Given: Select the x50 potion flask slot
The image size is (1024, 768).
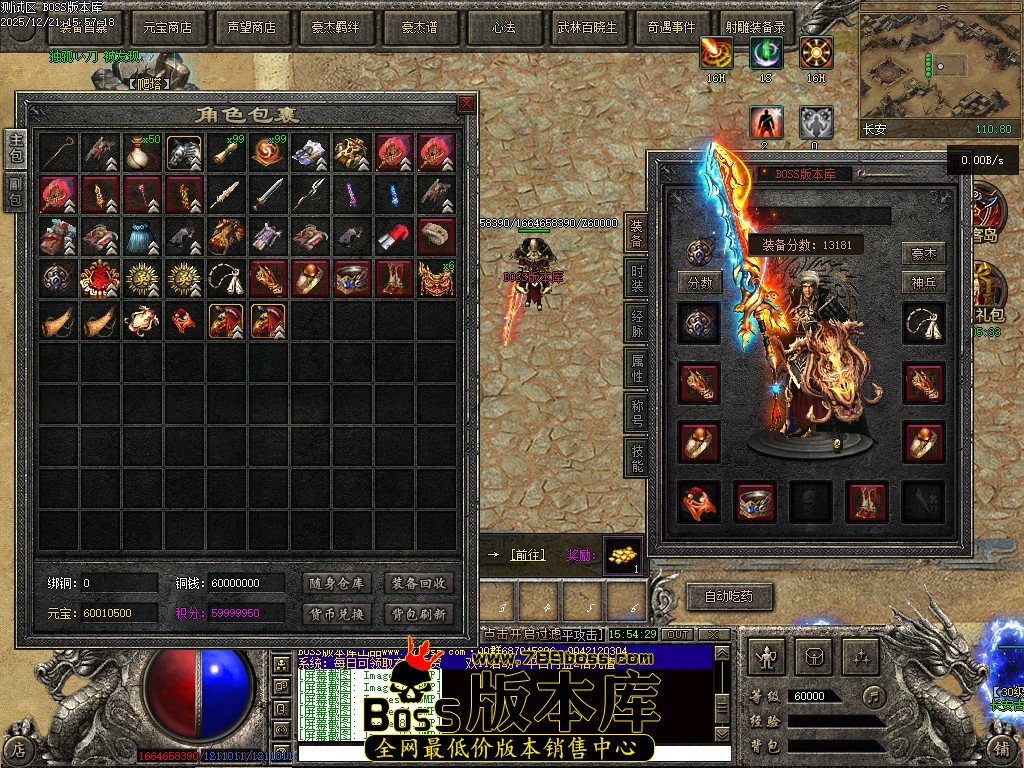Looking at the screenshot, I should tap(143, 152).
